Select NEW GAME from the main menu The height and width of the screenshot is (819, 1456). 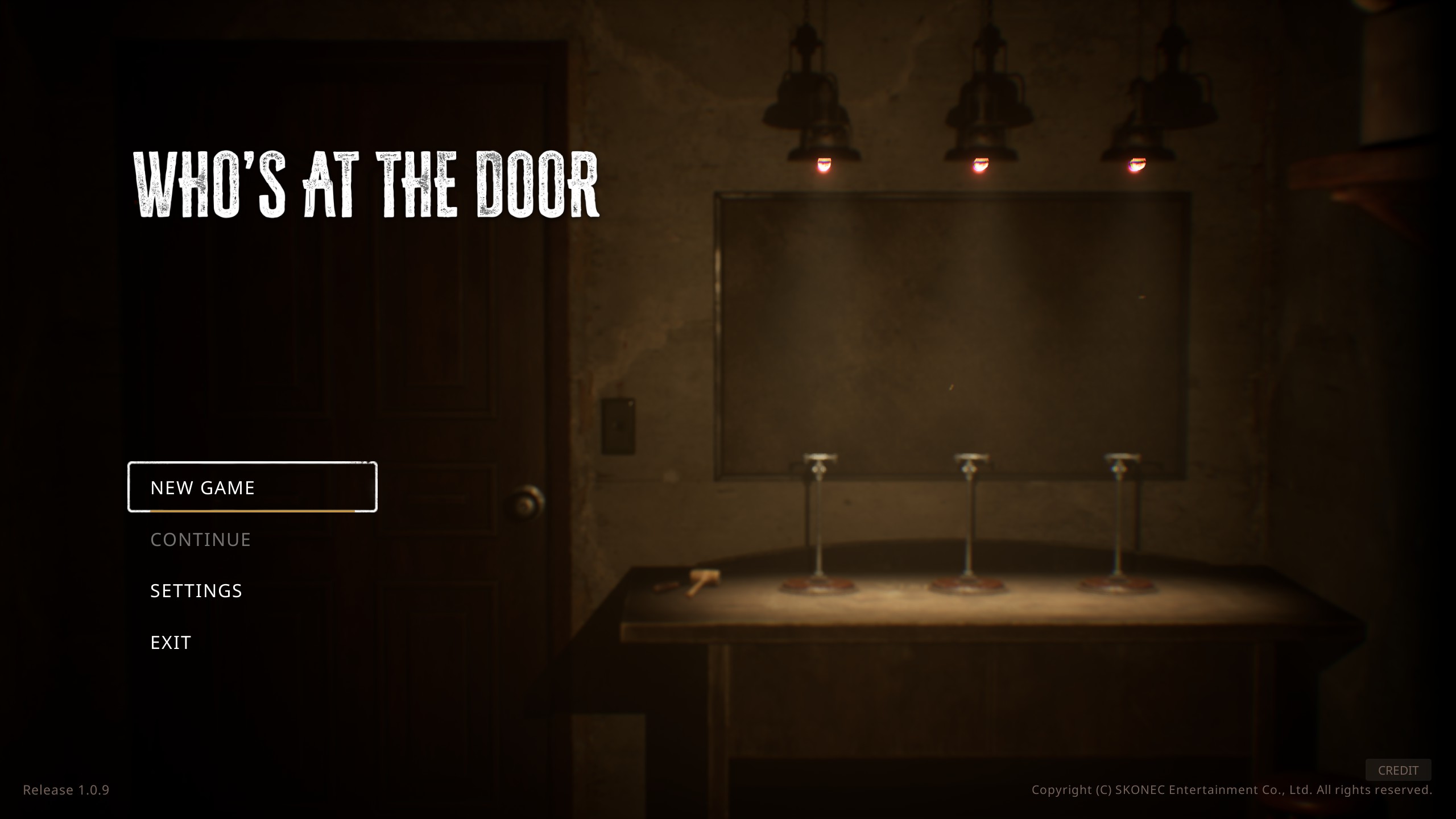[x=203, y=487]
